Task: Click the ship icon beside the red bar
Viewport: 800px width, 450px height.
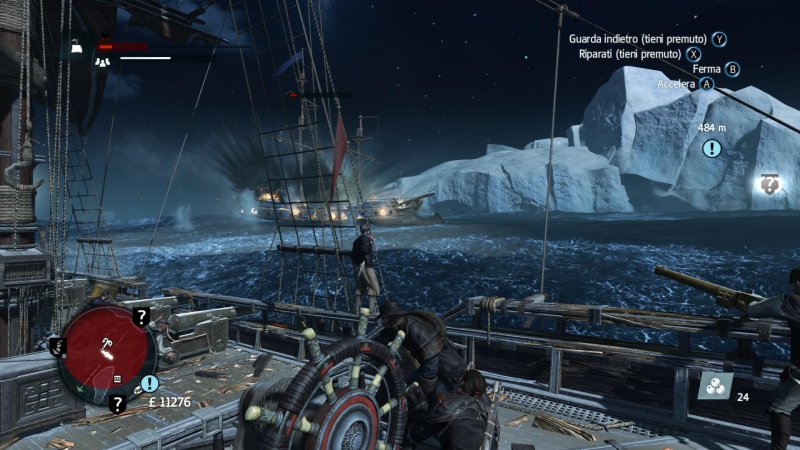Action: [76, 45]
